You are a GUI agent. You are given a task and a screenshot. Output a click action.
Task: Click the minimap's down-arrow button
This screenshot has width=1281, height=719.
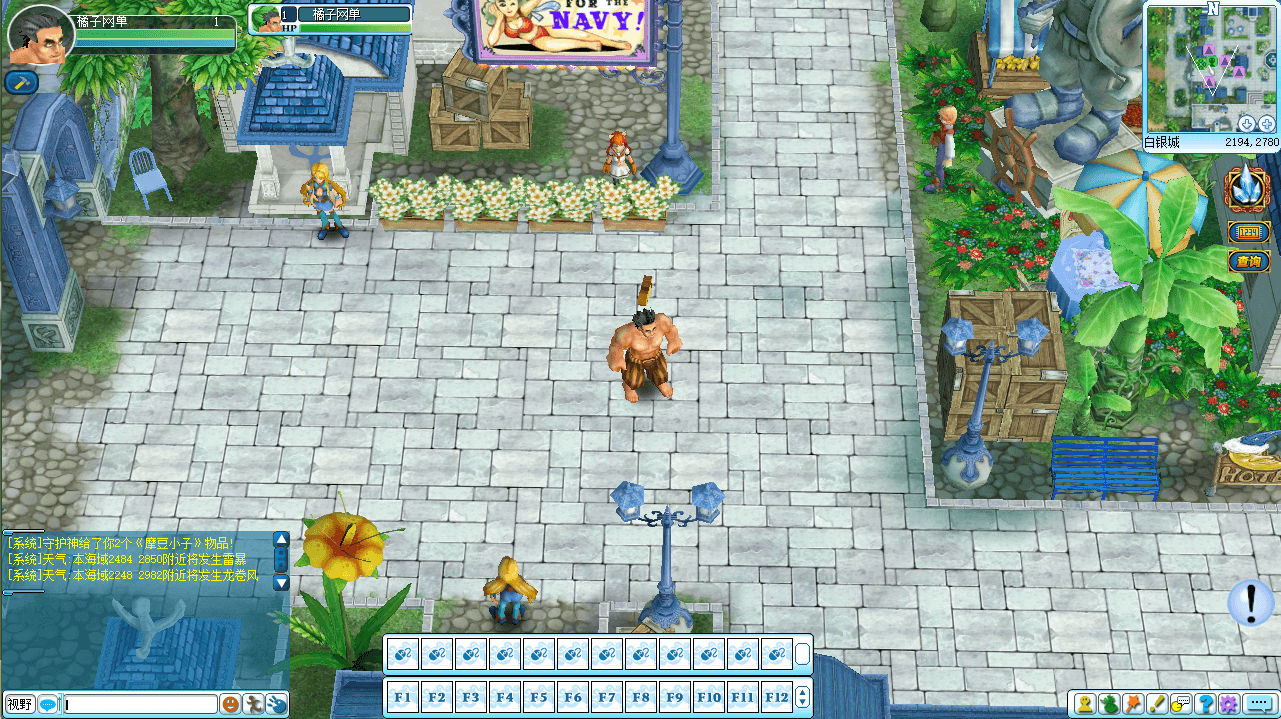(x=1247, y=123)
